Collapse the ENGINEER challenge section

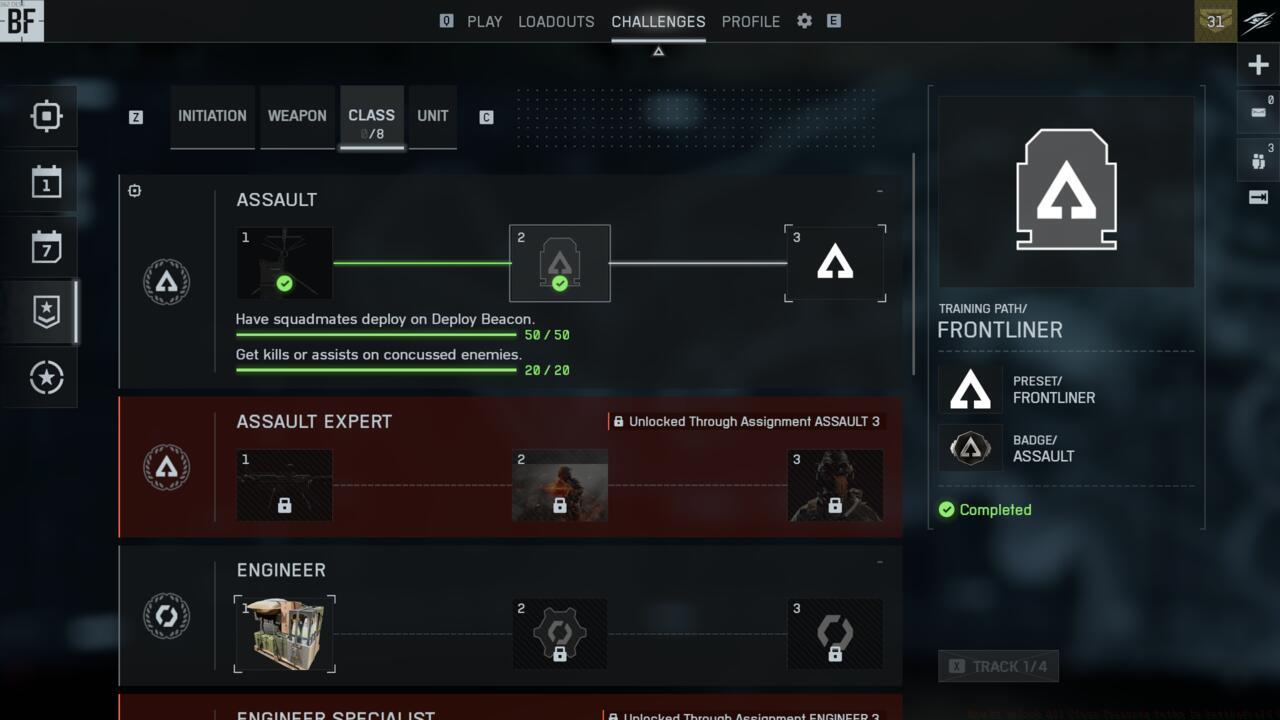click(x=879, y=560)
